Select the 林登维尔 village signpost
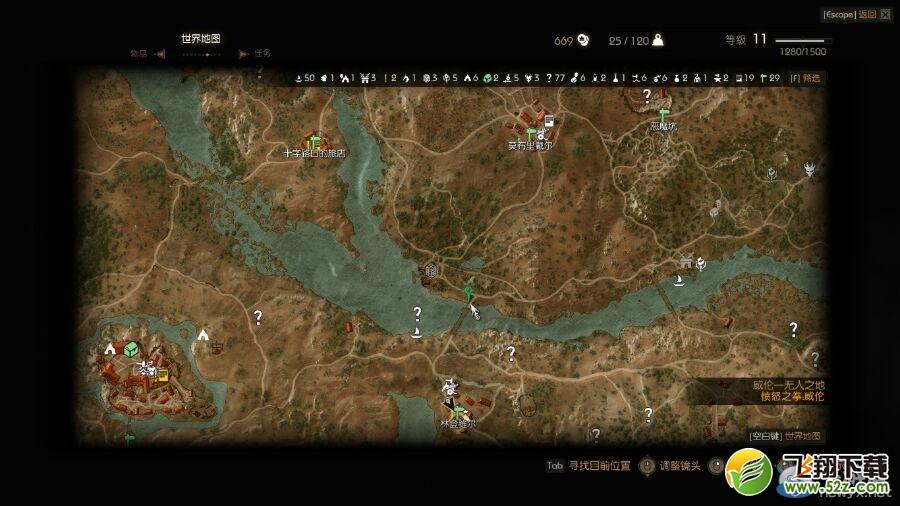The height and width of the screenshot is (506, 900). click(458, 411)
